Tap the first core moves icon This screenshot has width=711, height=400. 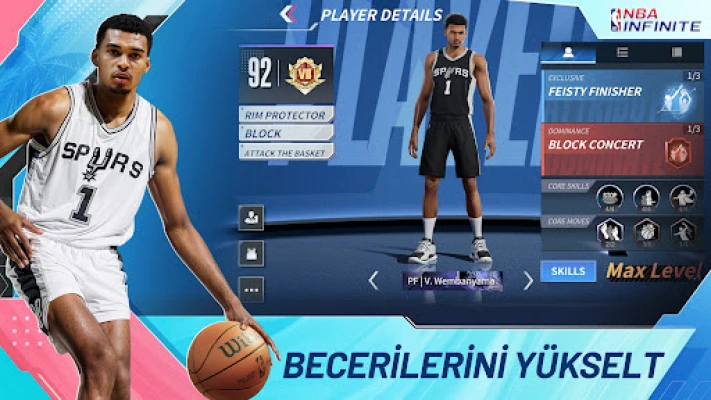click(610, 232)
